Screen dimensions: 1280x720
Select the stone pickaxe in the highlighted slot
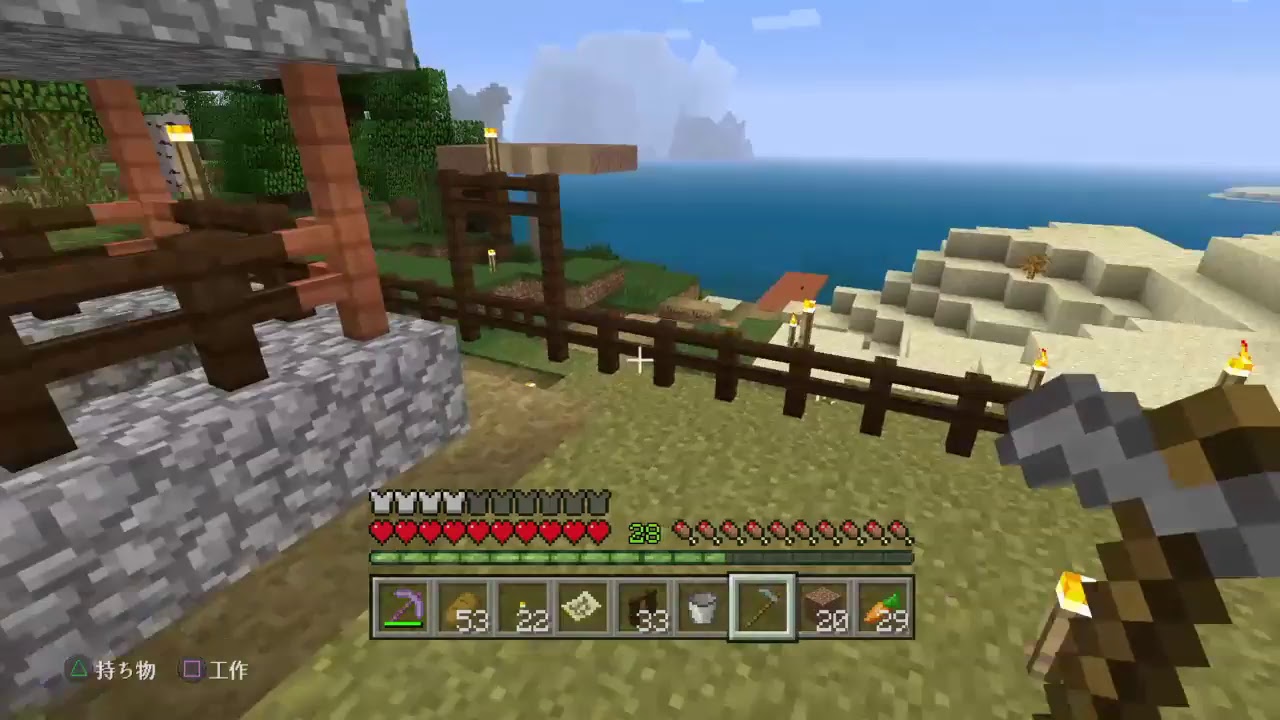pyautogui.click(x=762, y=608)
